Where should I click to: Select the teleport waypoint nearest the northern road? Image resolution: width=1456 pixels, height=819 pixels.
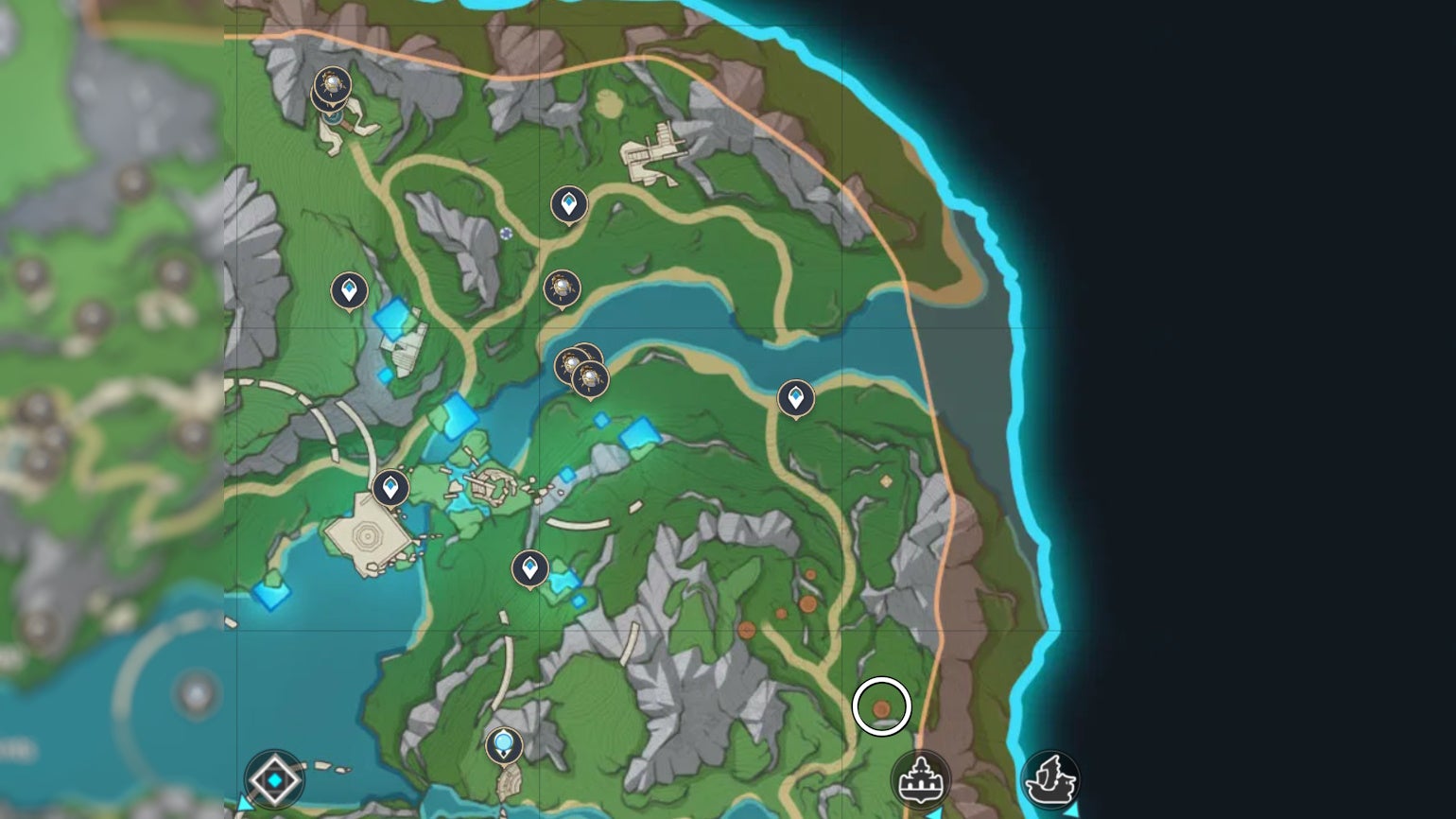[x=567, y=203]
